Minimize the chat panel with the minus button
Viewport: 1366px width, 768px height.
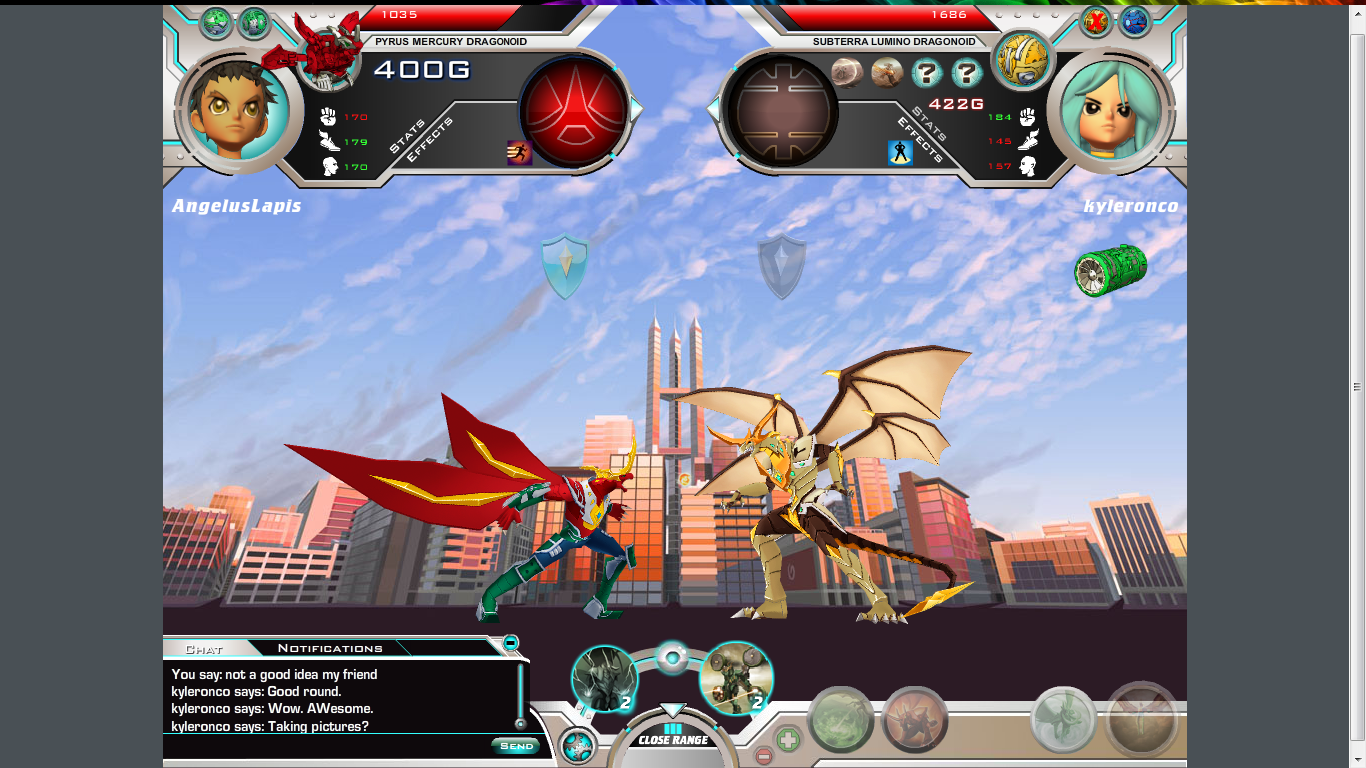(510, 642)
